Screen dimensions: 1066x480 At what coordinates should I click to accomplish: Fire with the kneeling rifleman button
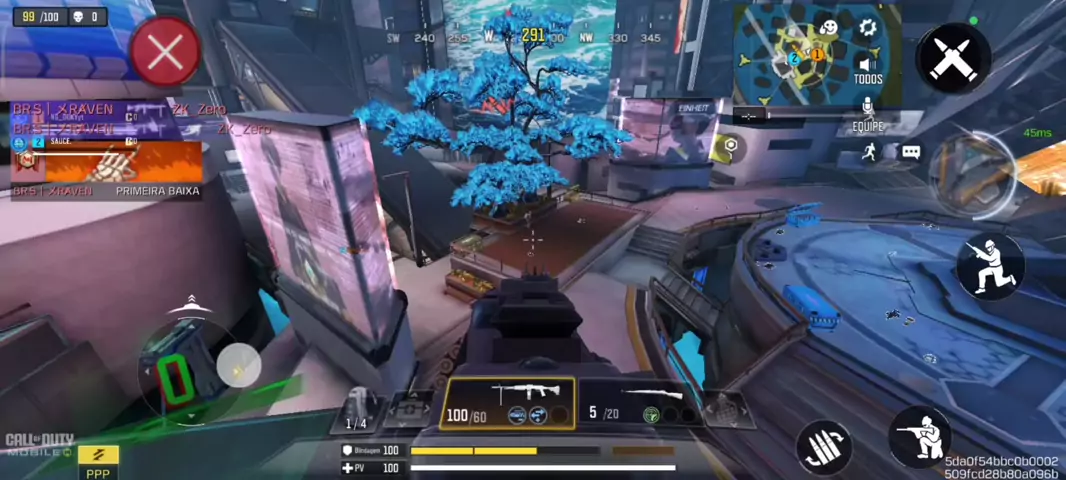(x=919, y=437)
